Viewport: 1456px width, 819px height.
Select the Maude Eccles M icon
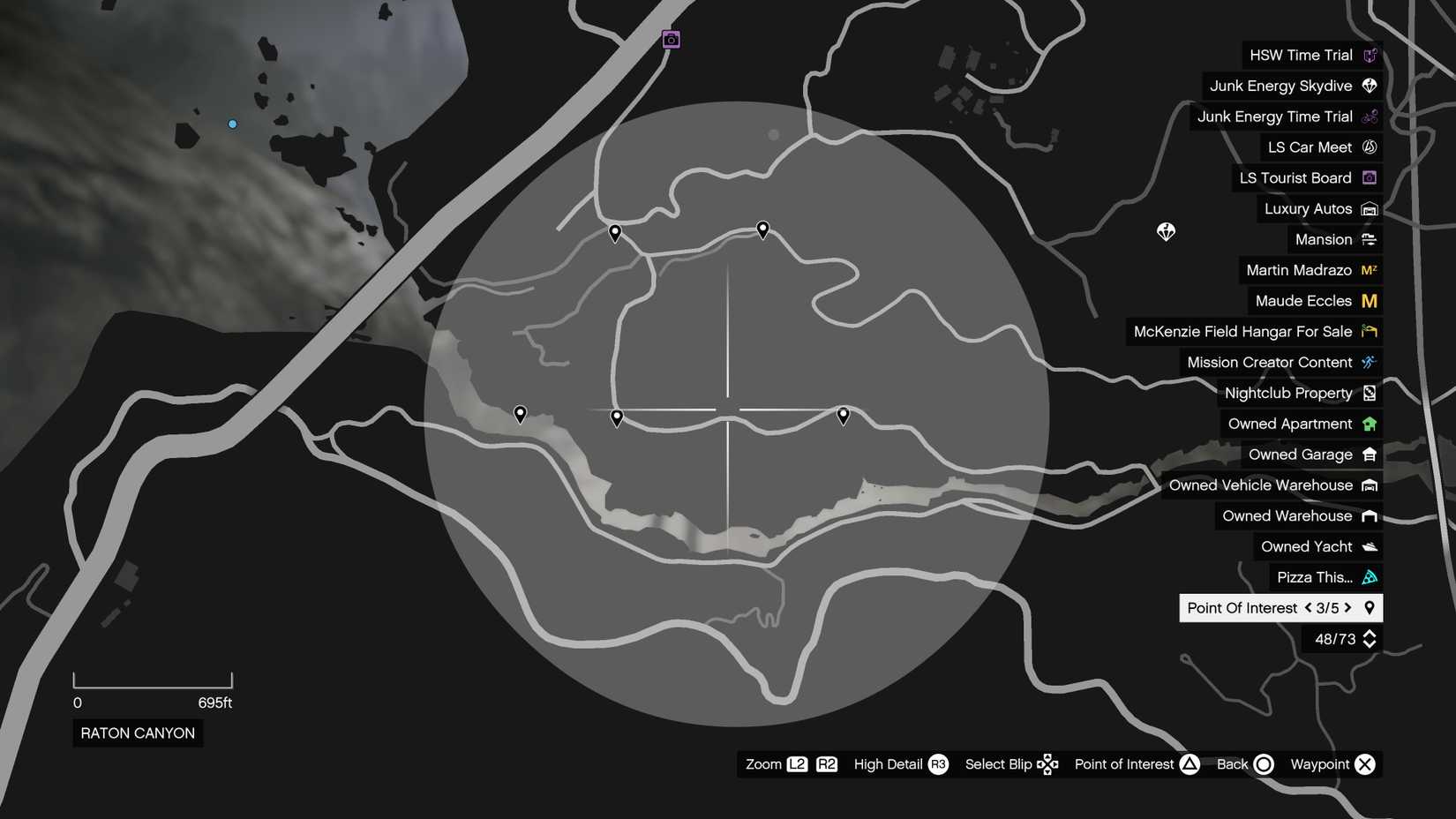coord(1369,301)
